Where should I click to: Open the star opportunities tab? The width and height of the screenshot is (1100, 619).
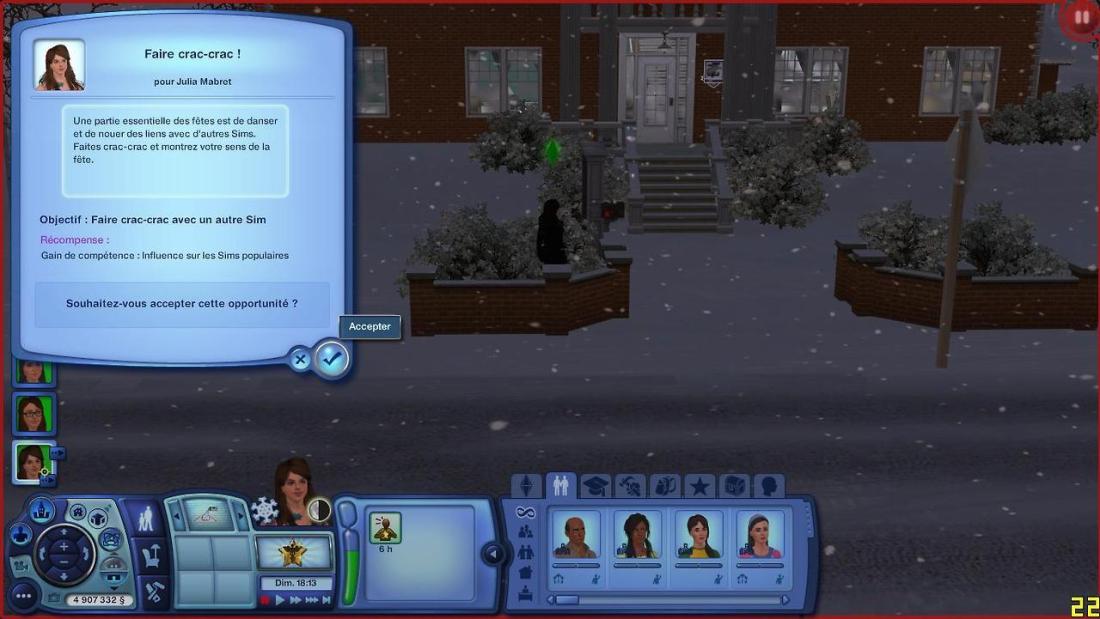pyautogui.click(x=699, y=486)
